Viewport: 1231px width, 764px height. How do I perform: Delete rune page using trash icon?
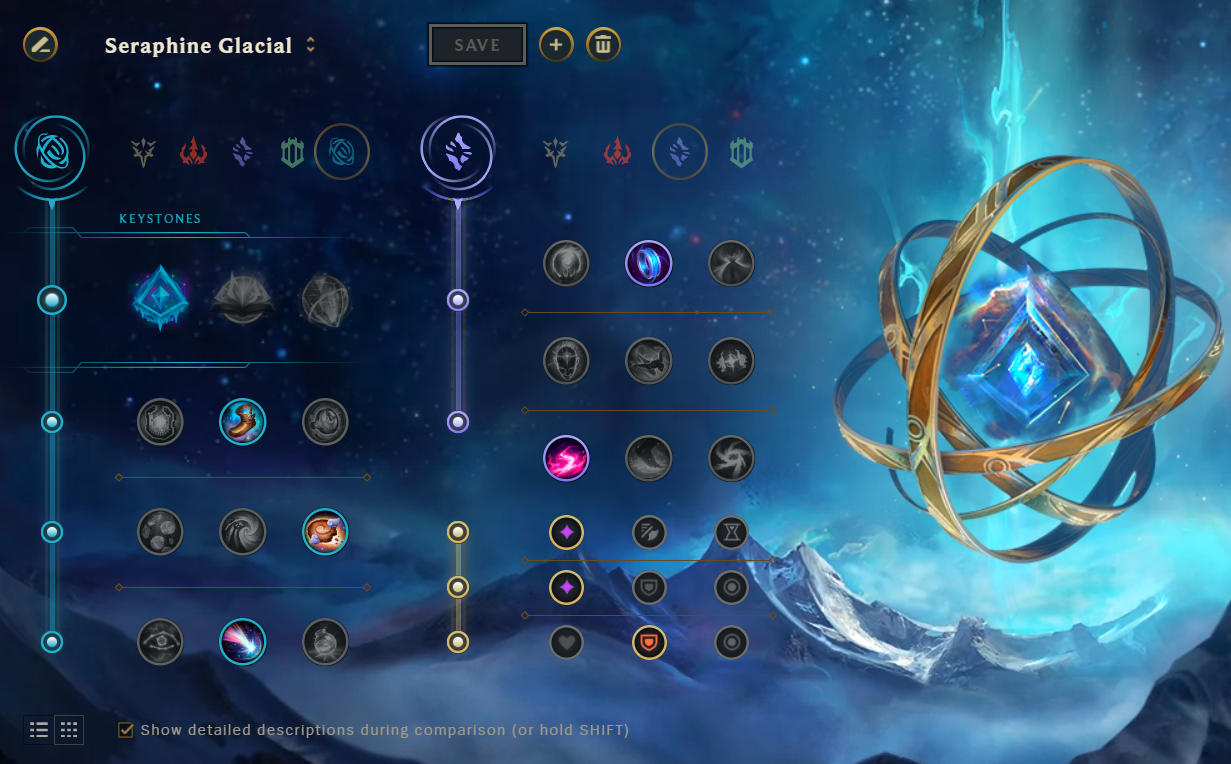[603, 45]
